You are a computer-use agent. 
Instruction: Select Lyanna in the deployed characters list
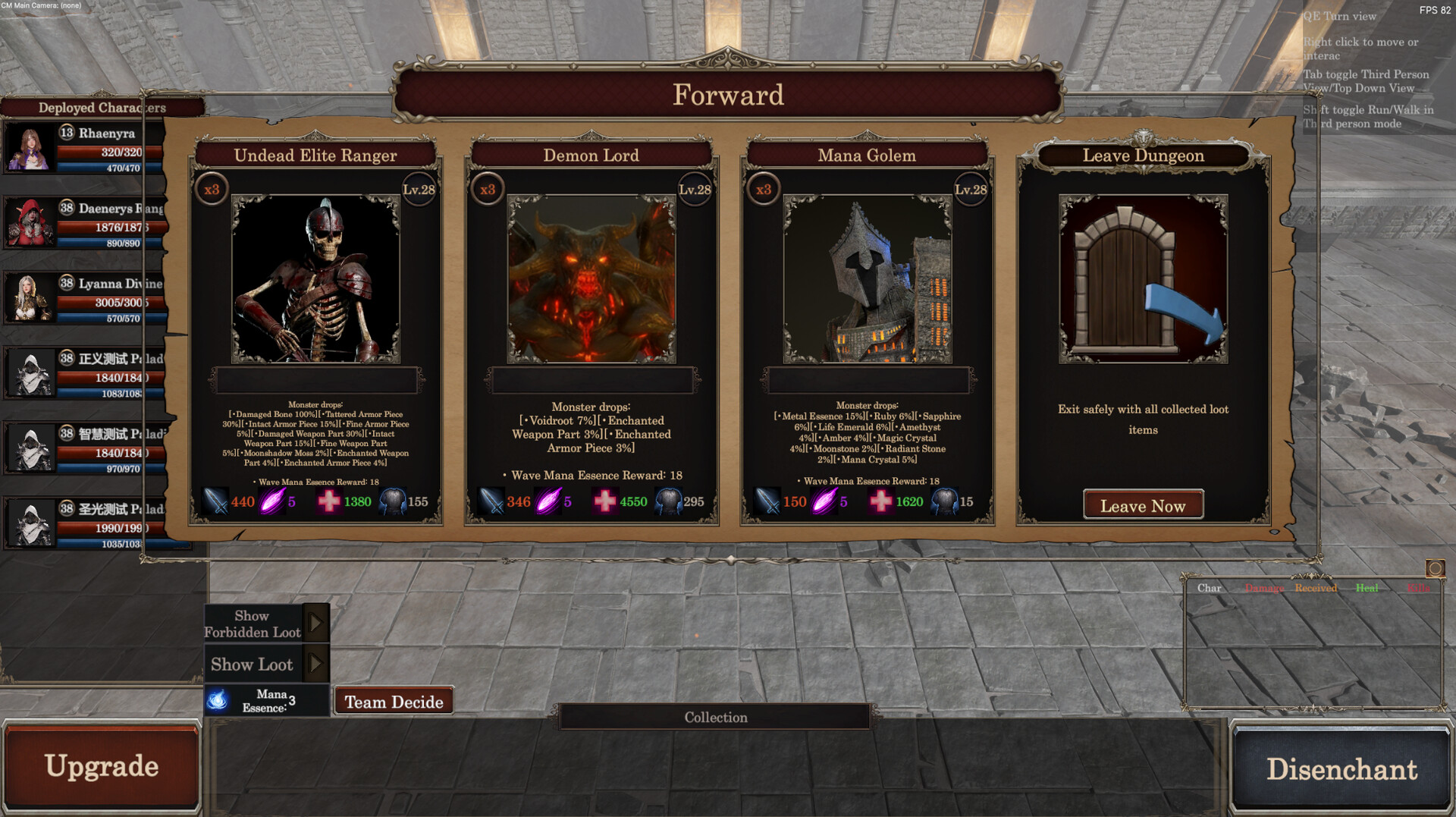[x=83, y=298]
